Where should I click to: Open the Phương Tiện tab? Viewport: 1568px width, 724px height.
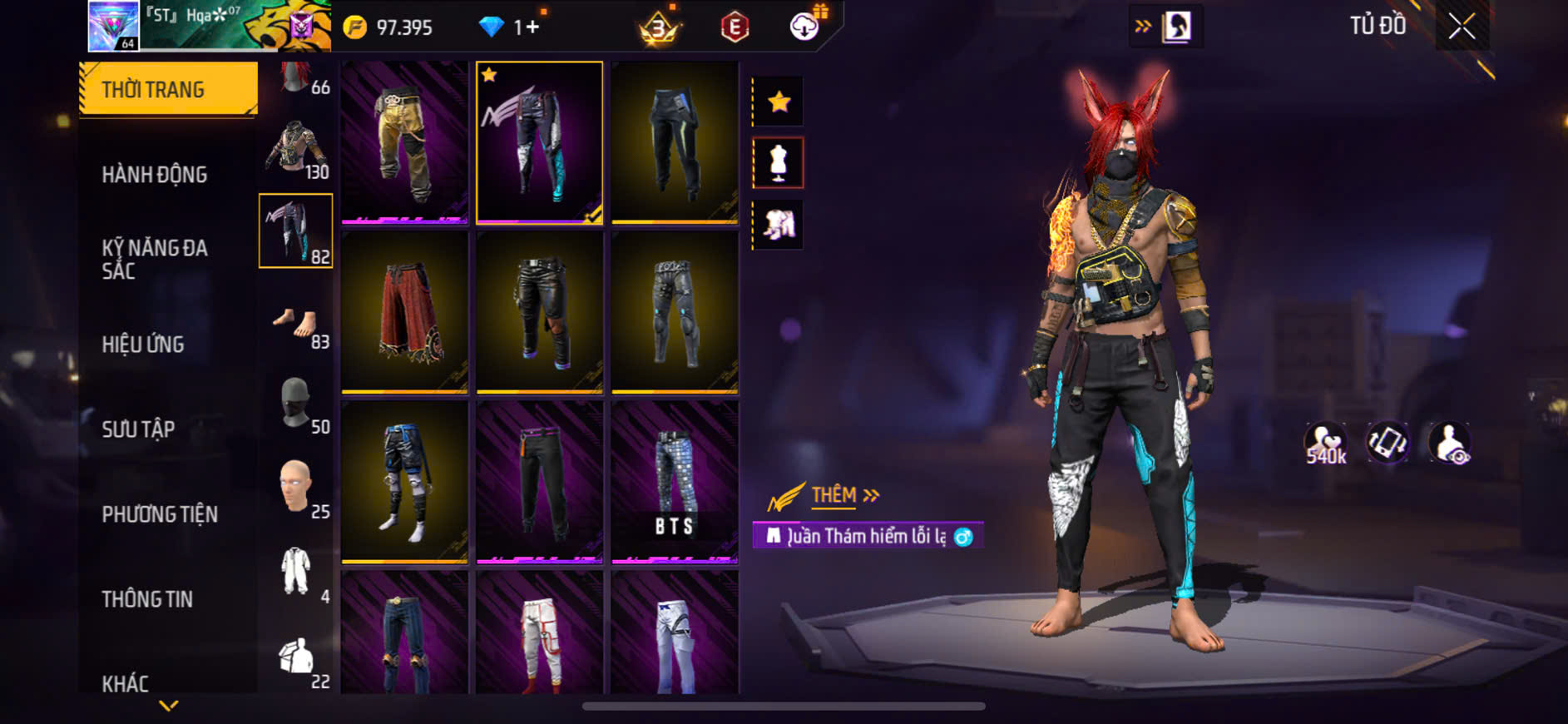coord(160,514)
